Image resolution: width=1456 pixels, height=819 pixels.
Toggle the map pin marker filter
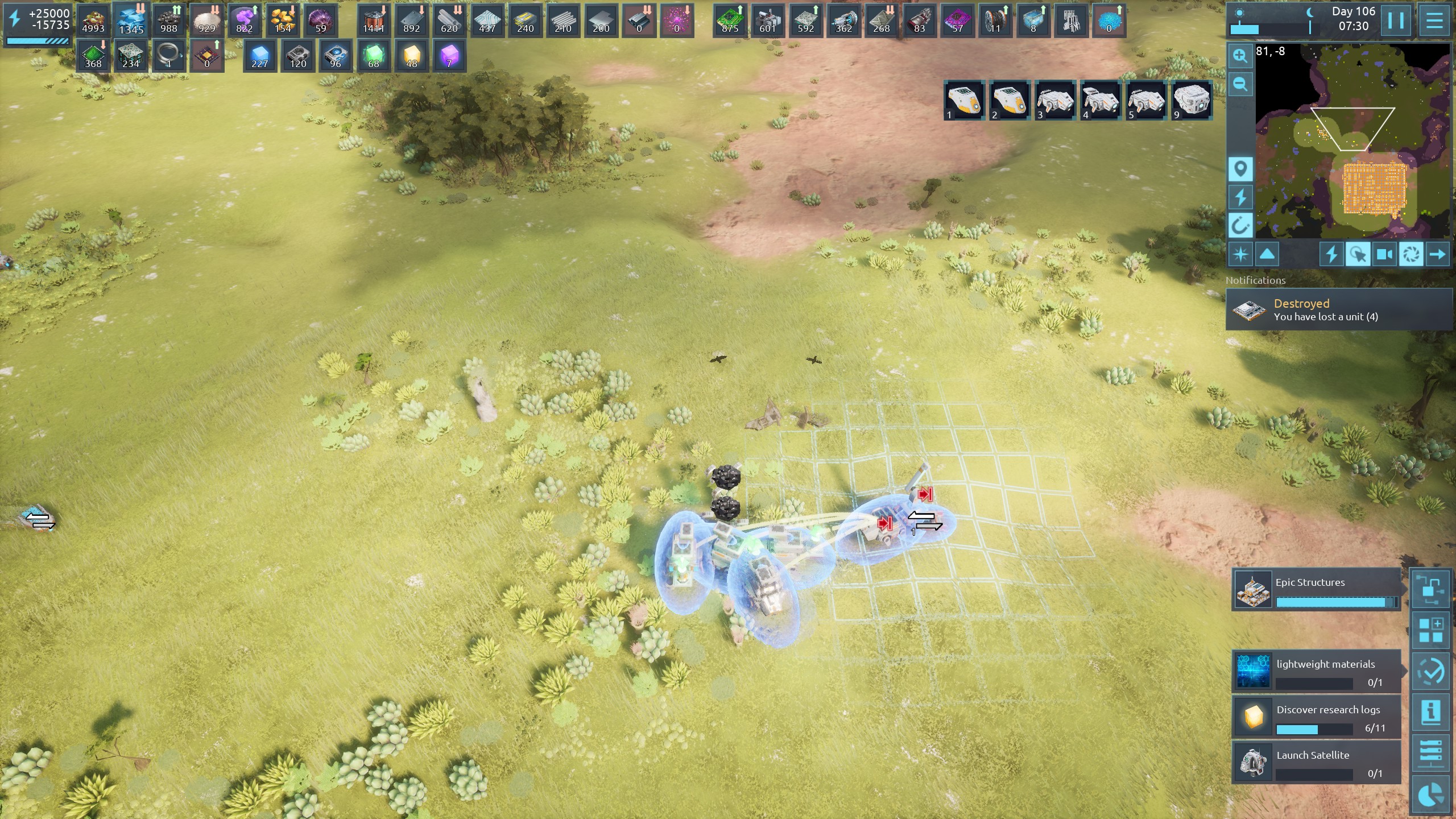click(1240, 169)
